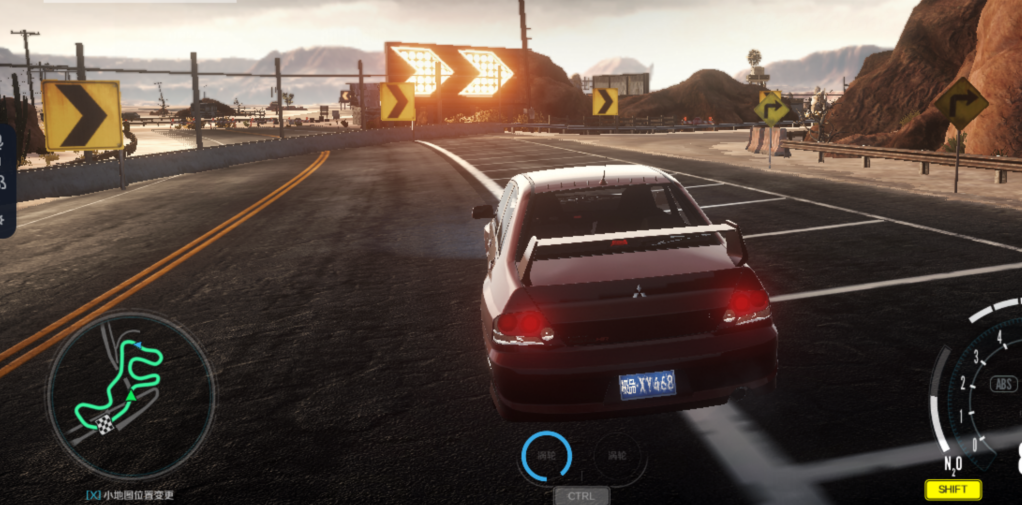Click the circular track minimap

(x=130, y=395)
